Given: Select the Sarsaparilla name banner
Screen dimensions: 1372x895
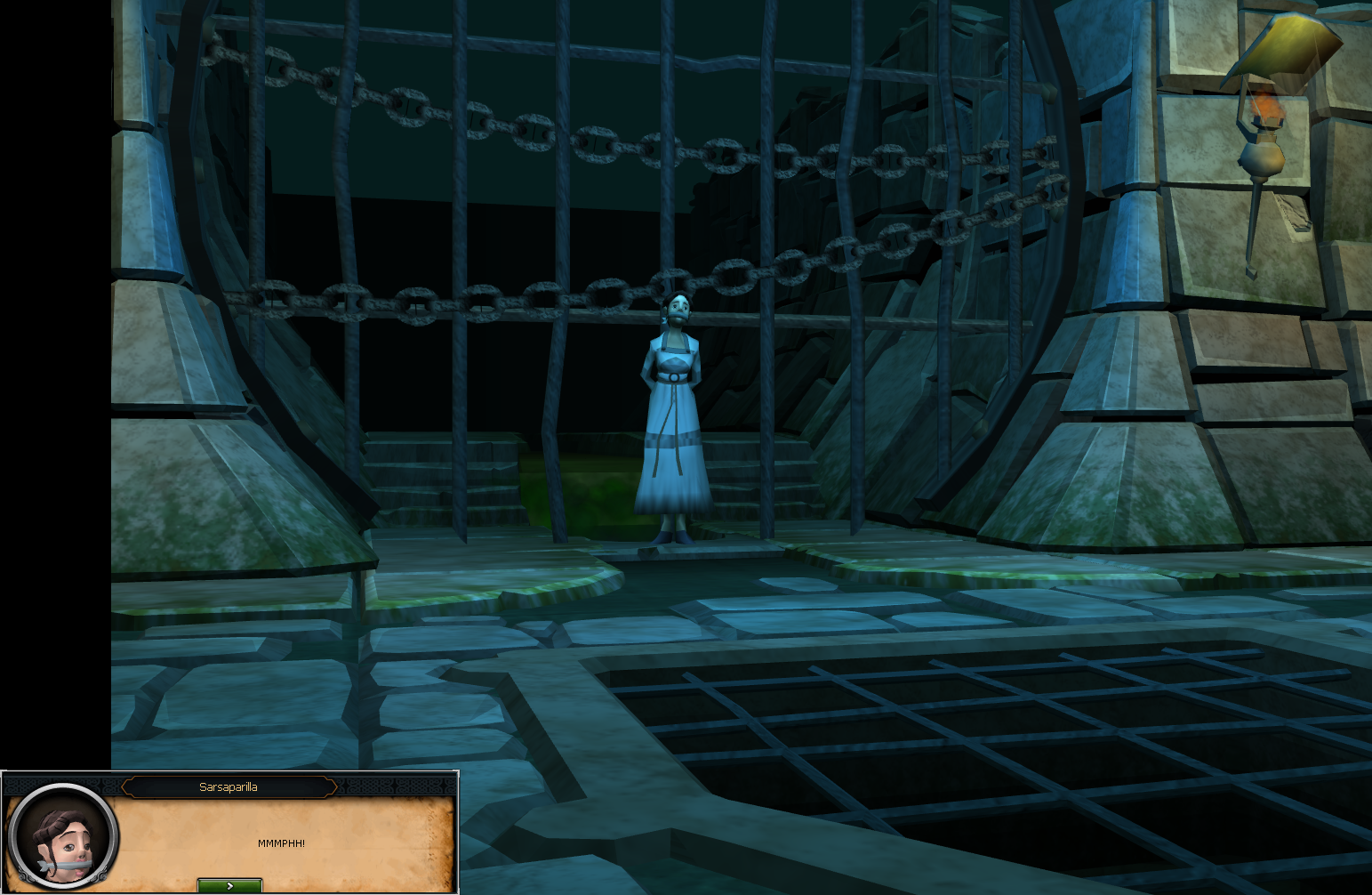Looking at the screenshot, I should point(229,786).
